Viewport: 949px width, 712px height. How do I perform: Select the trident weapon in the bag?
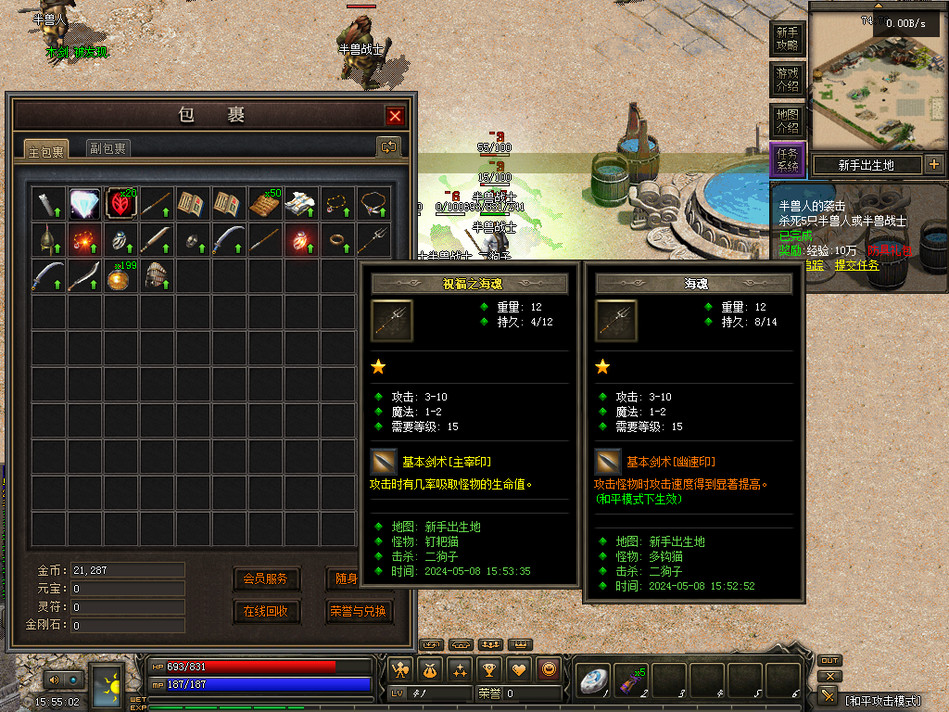(x=373, y=240)
